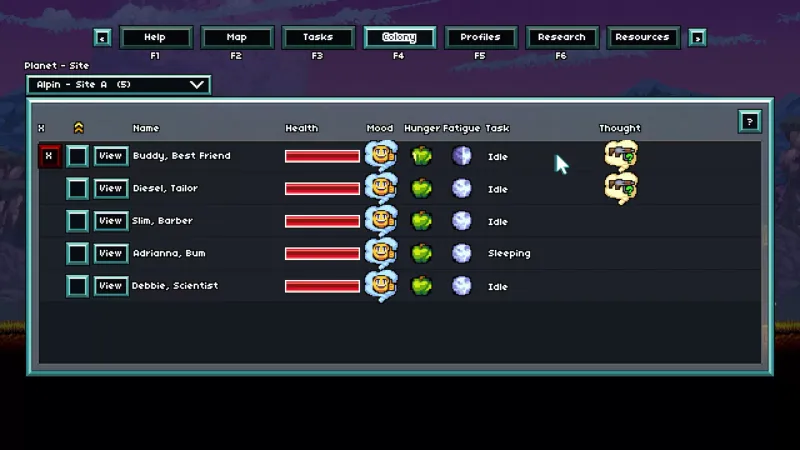The image size is (800, 450).
Task: Click the question mark help button
Action: pos(749,122)
